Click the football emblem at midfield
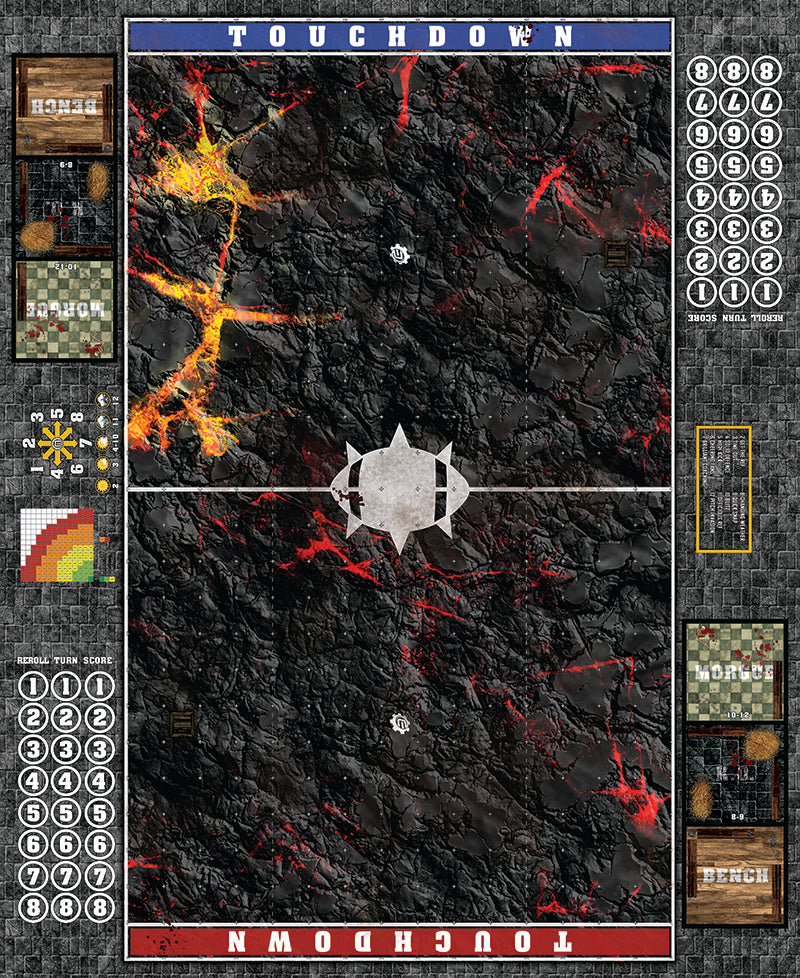 point(399,489)
